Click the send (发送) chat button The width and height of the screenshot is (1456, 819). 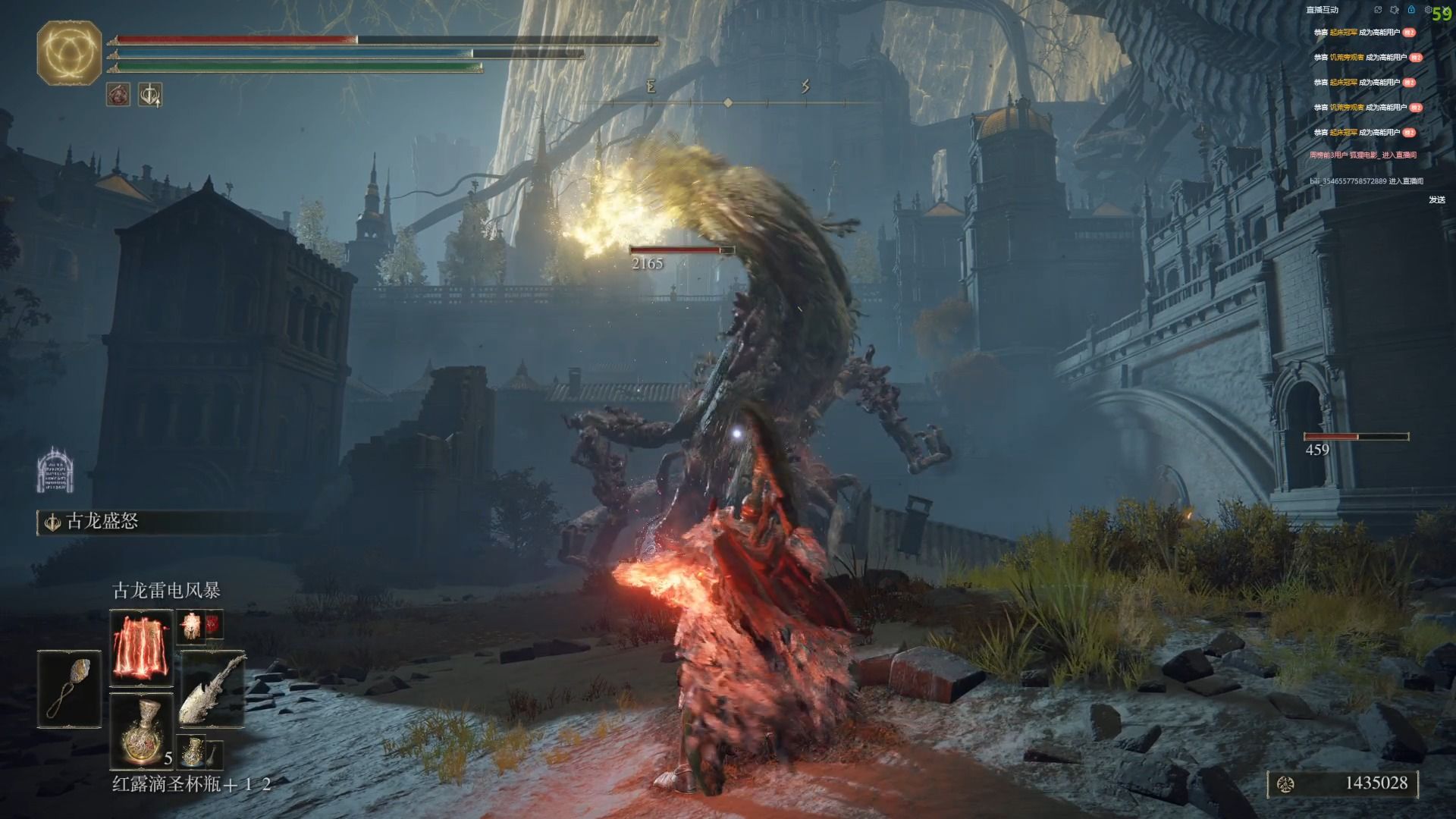click(x=1436, y=200)
